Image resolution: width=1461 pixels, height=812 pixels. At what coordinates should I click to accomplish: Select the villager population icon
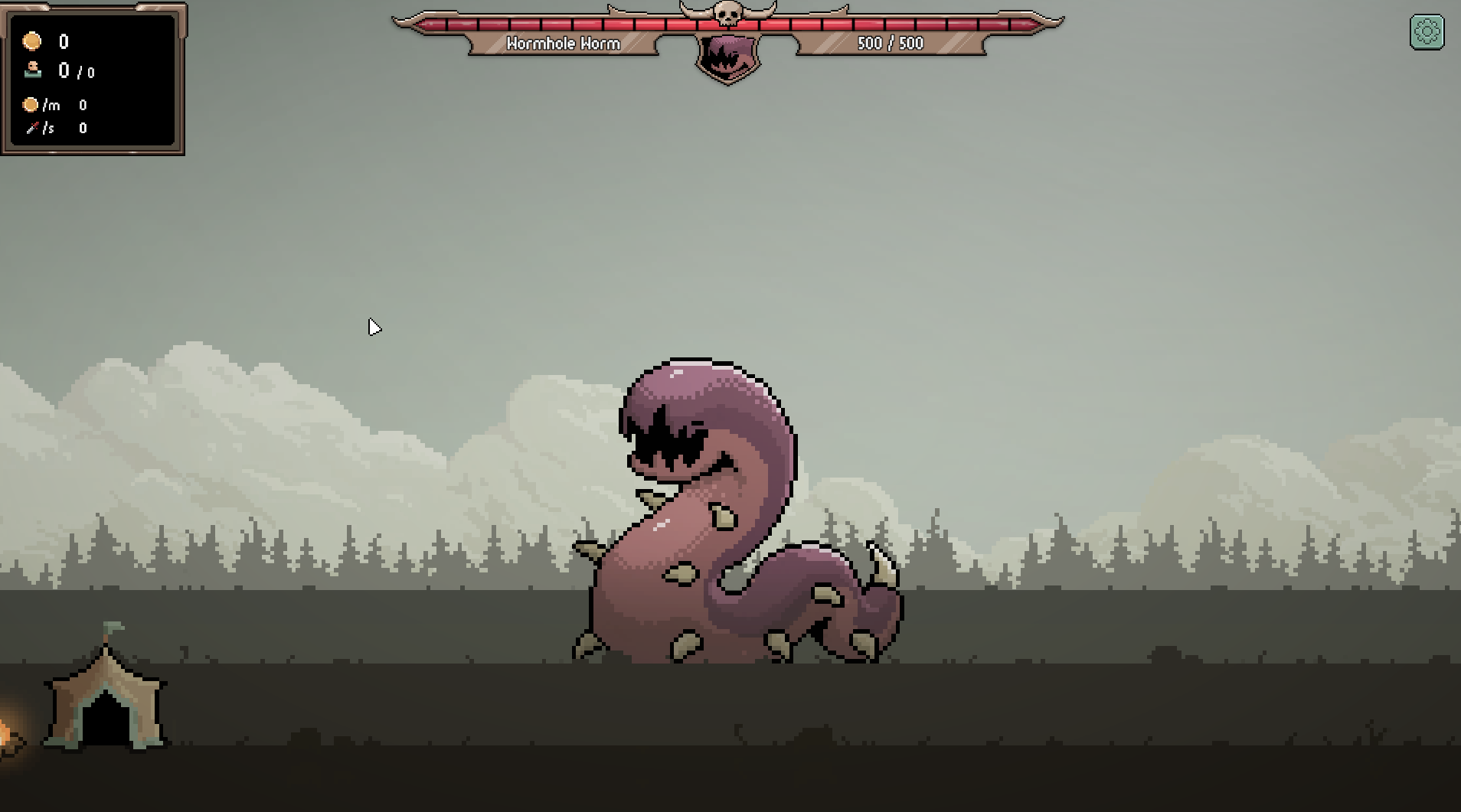(31, 71)
